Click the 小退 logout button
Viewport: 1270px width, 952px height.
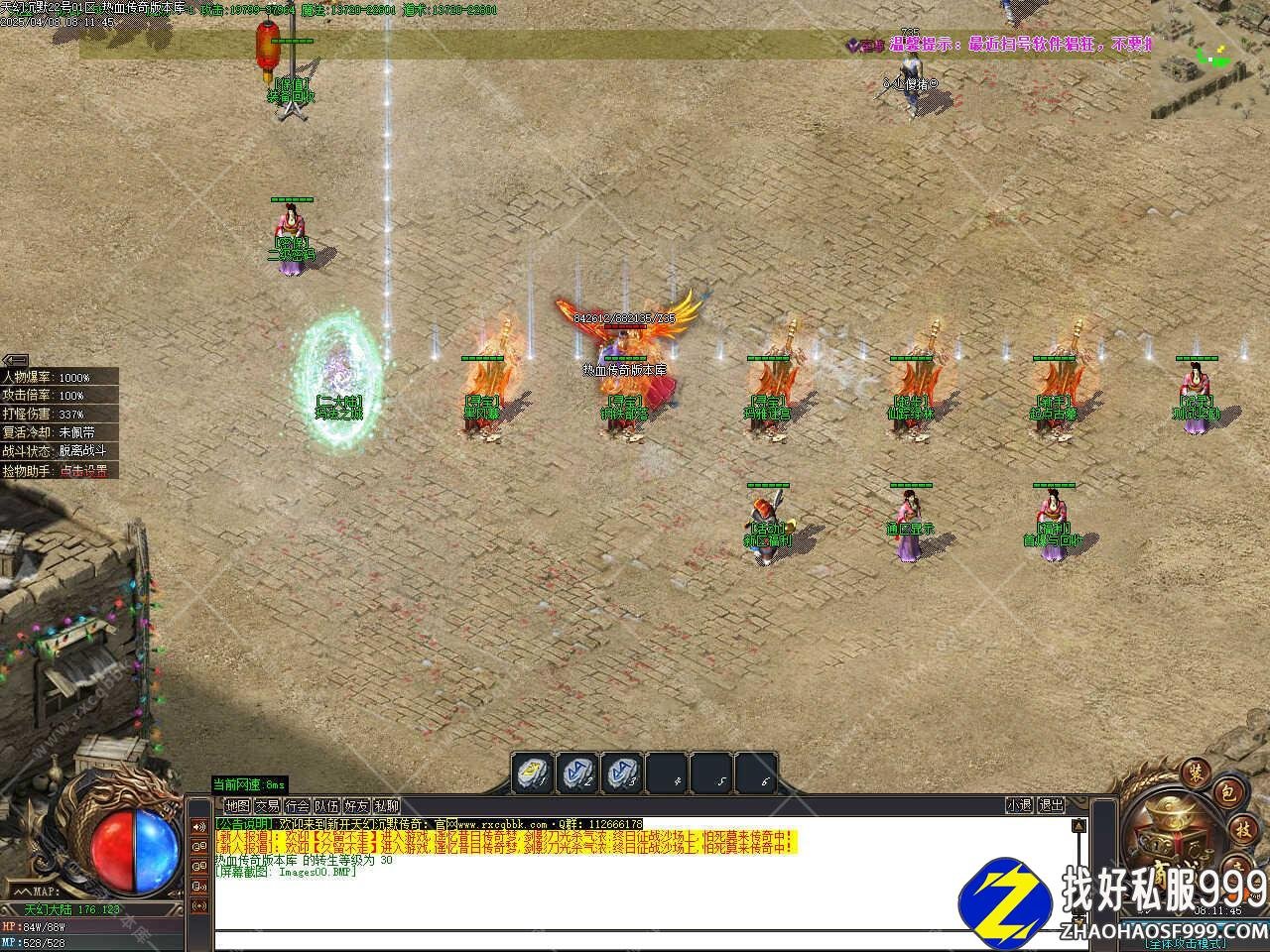[x=1019, y=806]
